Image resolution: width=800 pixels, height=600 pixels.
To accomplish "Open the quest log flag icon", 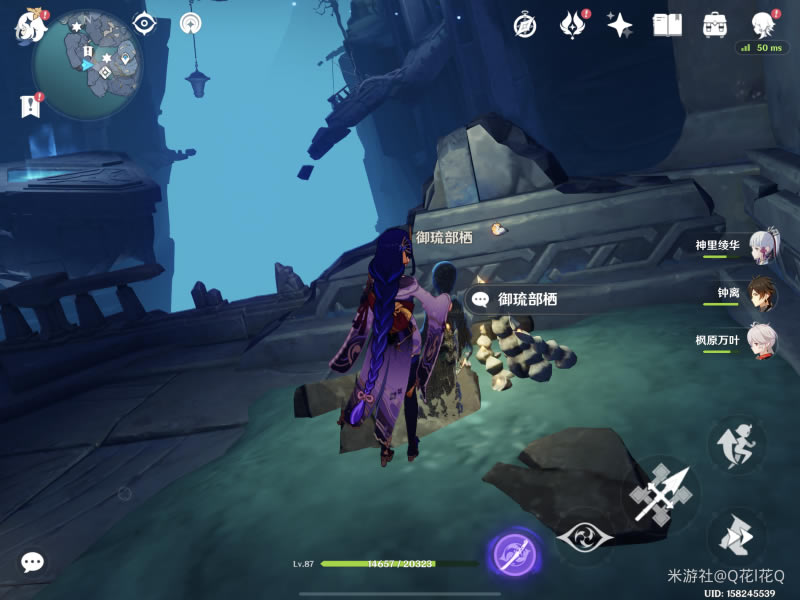I will click(30, 106).
